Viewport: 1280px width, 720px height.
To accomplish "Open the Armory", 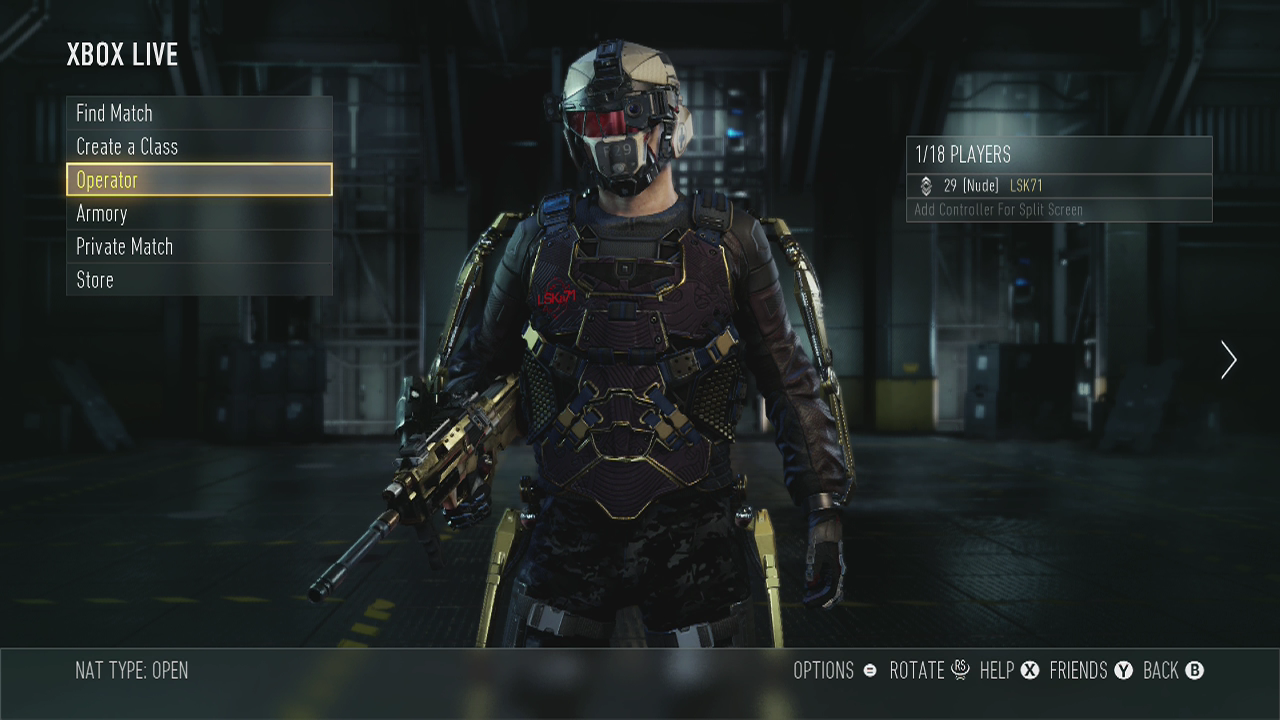I will point(199,213).
